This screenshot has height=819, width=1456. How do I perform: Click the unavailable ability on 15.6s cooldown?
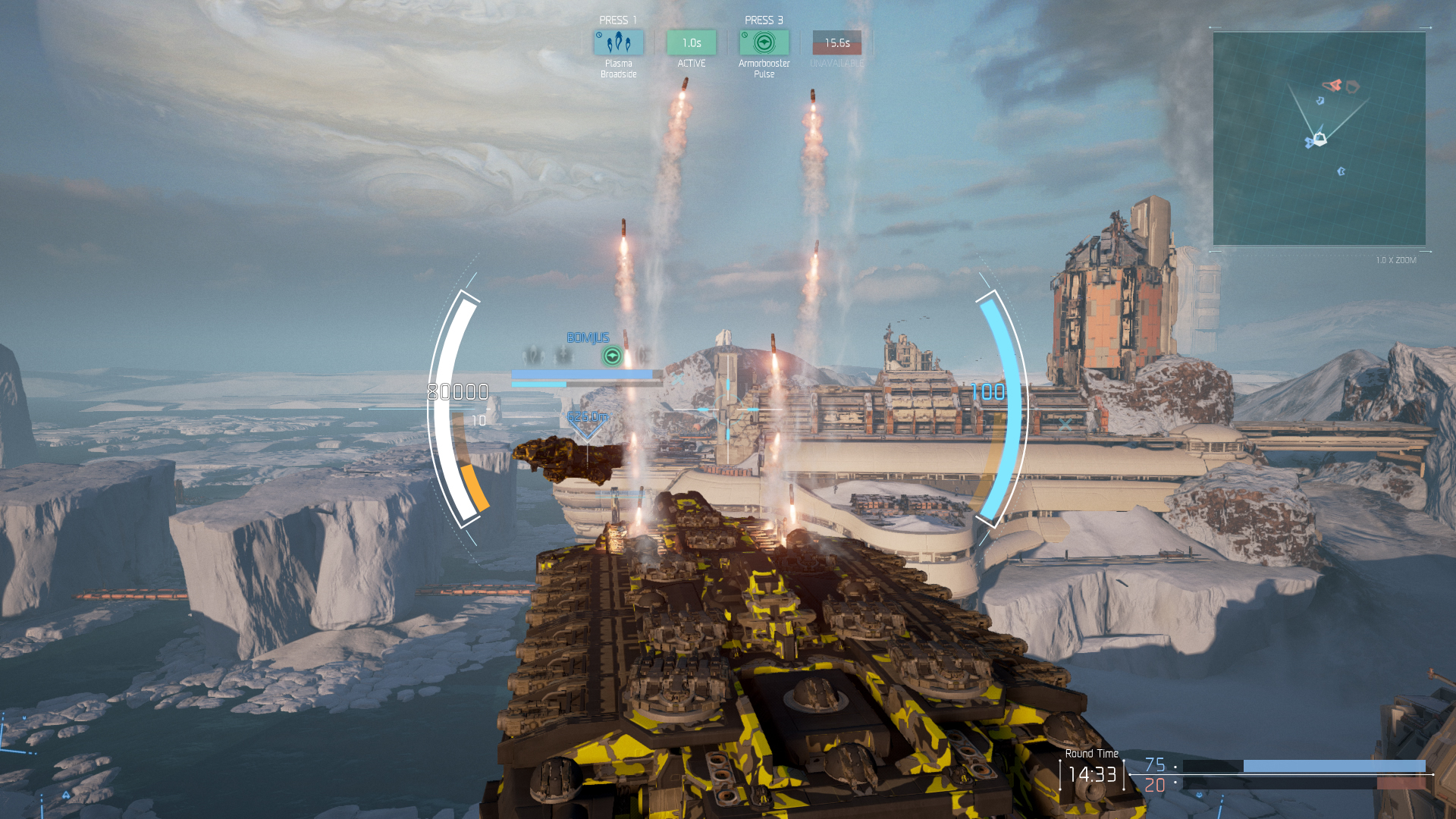click(x=836, y=42)
